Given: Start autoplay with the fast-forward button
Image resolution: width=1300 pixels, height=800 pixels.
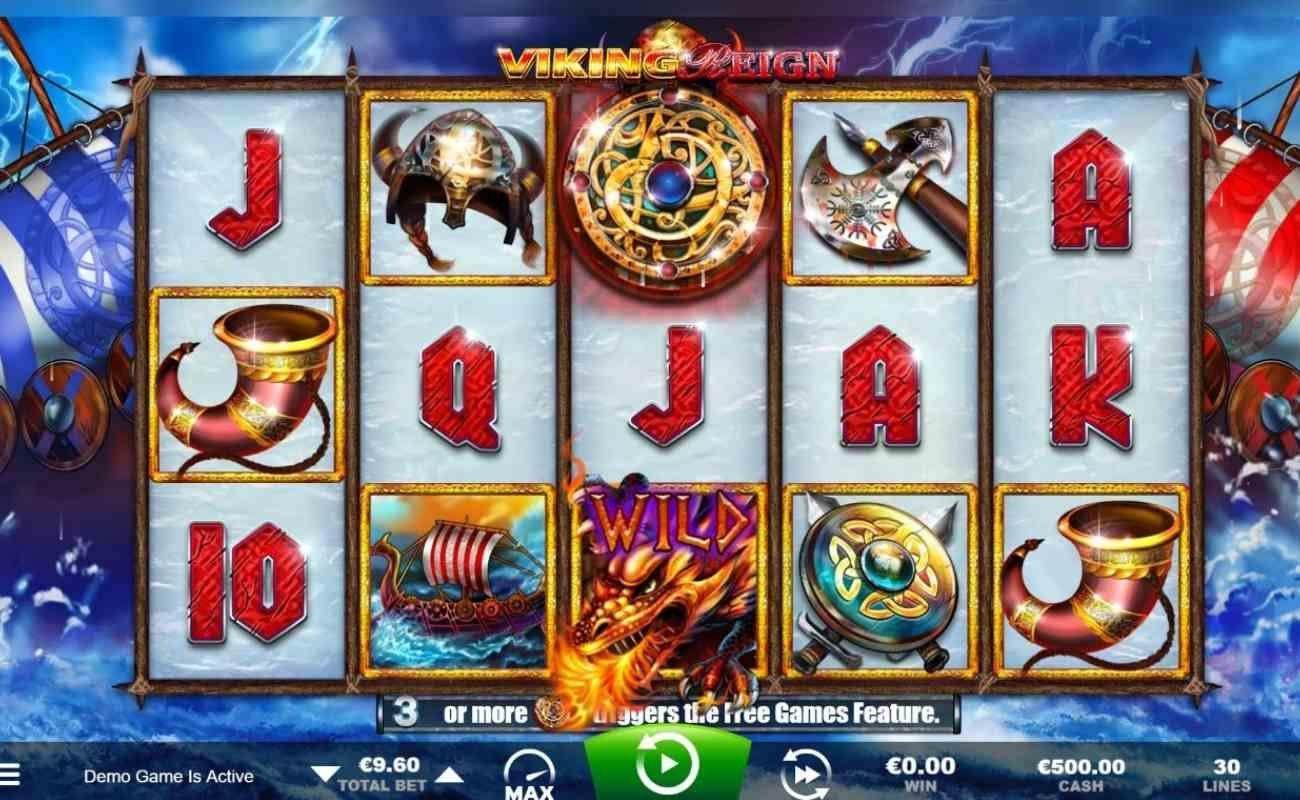Looking at the screenshot, I should point(805,774).
